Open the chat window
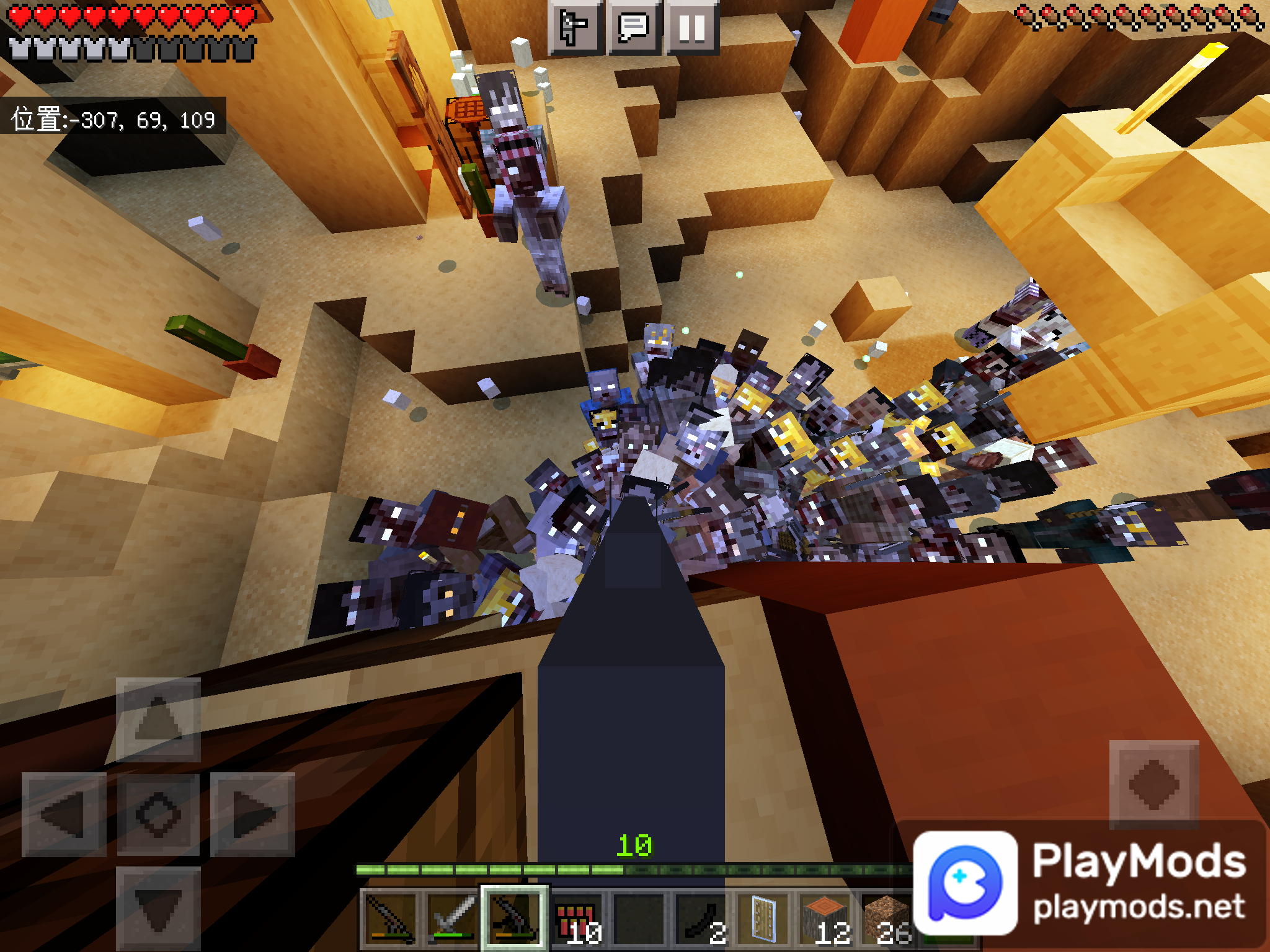The width and height of the screenshot is (1270, 952). pyautogui.click(x=634, y=28)
